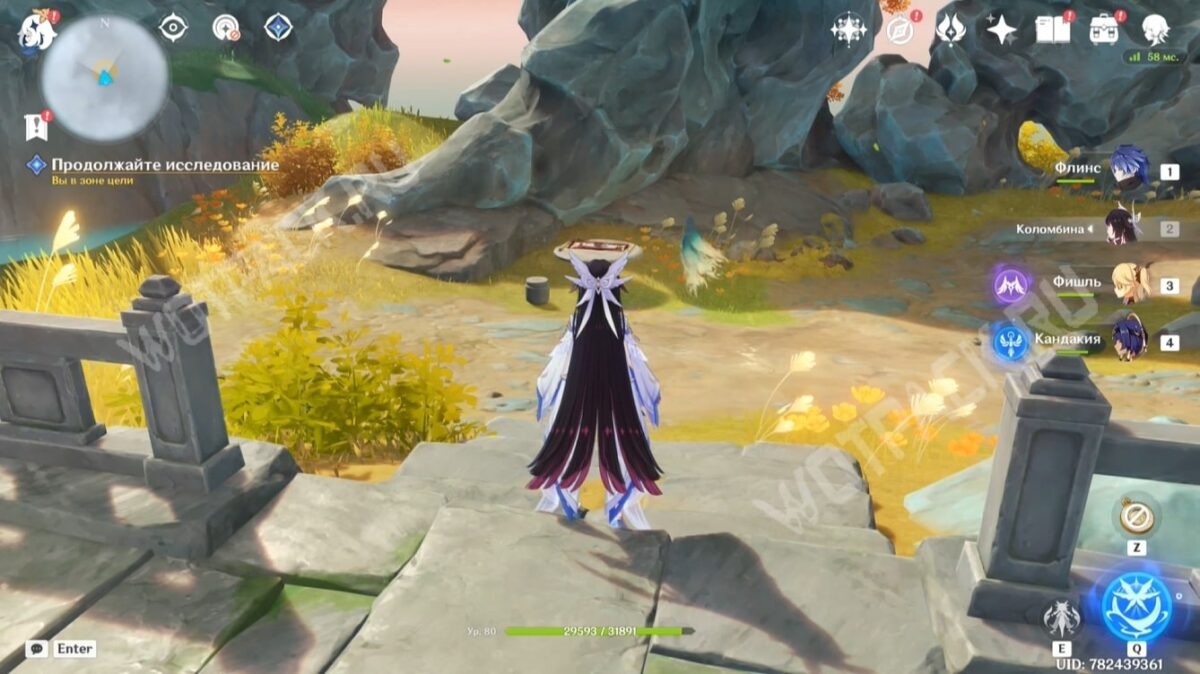Open the chat box icon
Screen dimensions: 1200x674
(x=37, y=649)
